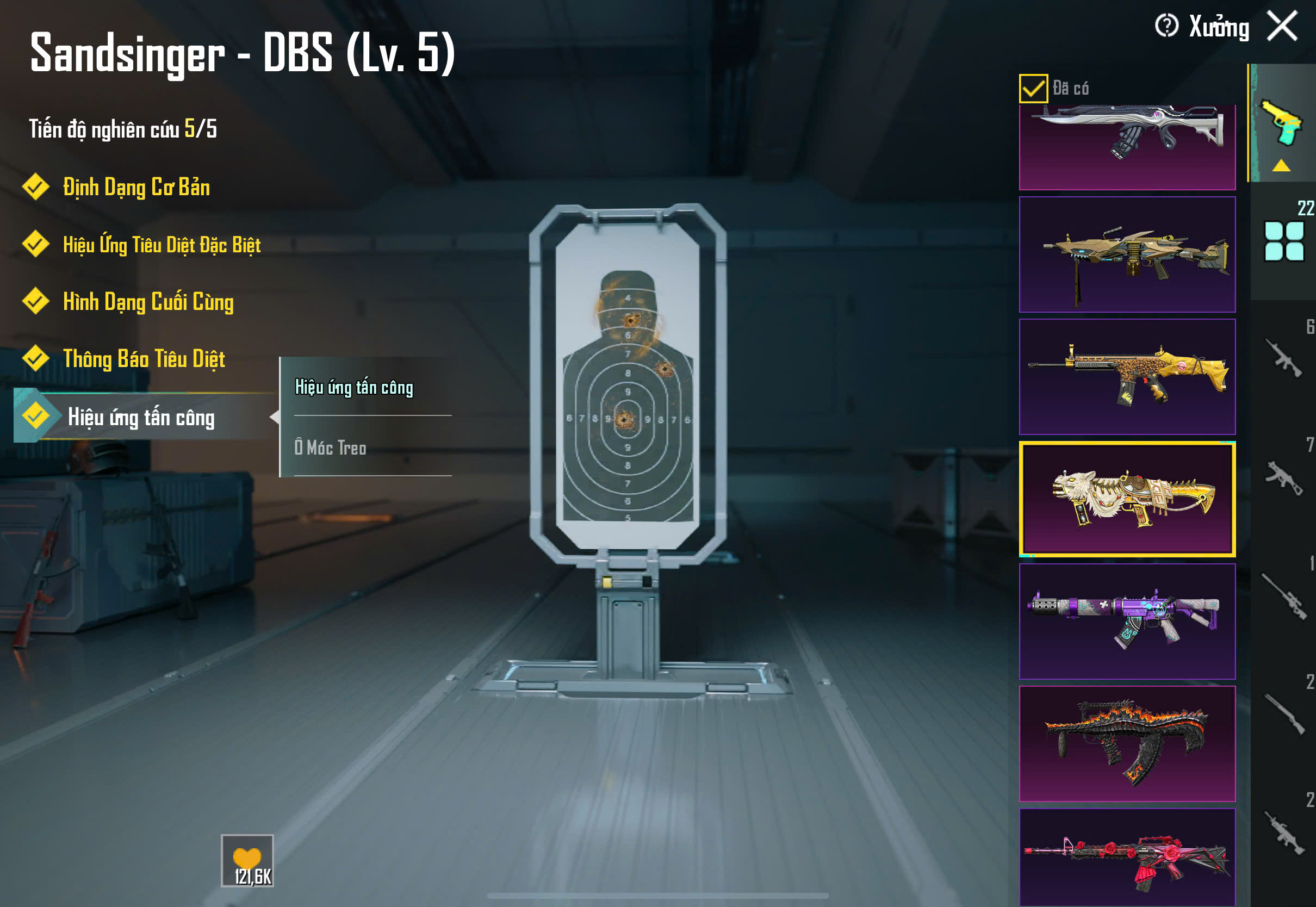Select the Sandsinger DBS wolf-head skin
Viewport: 1316px width, 907px height.
(1127, 499)
